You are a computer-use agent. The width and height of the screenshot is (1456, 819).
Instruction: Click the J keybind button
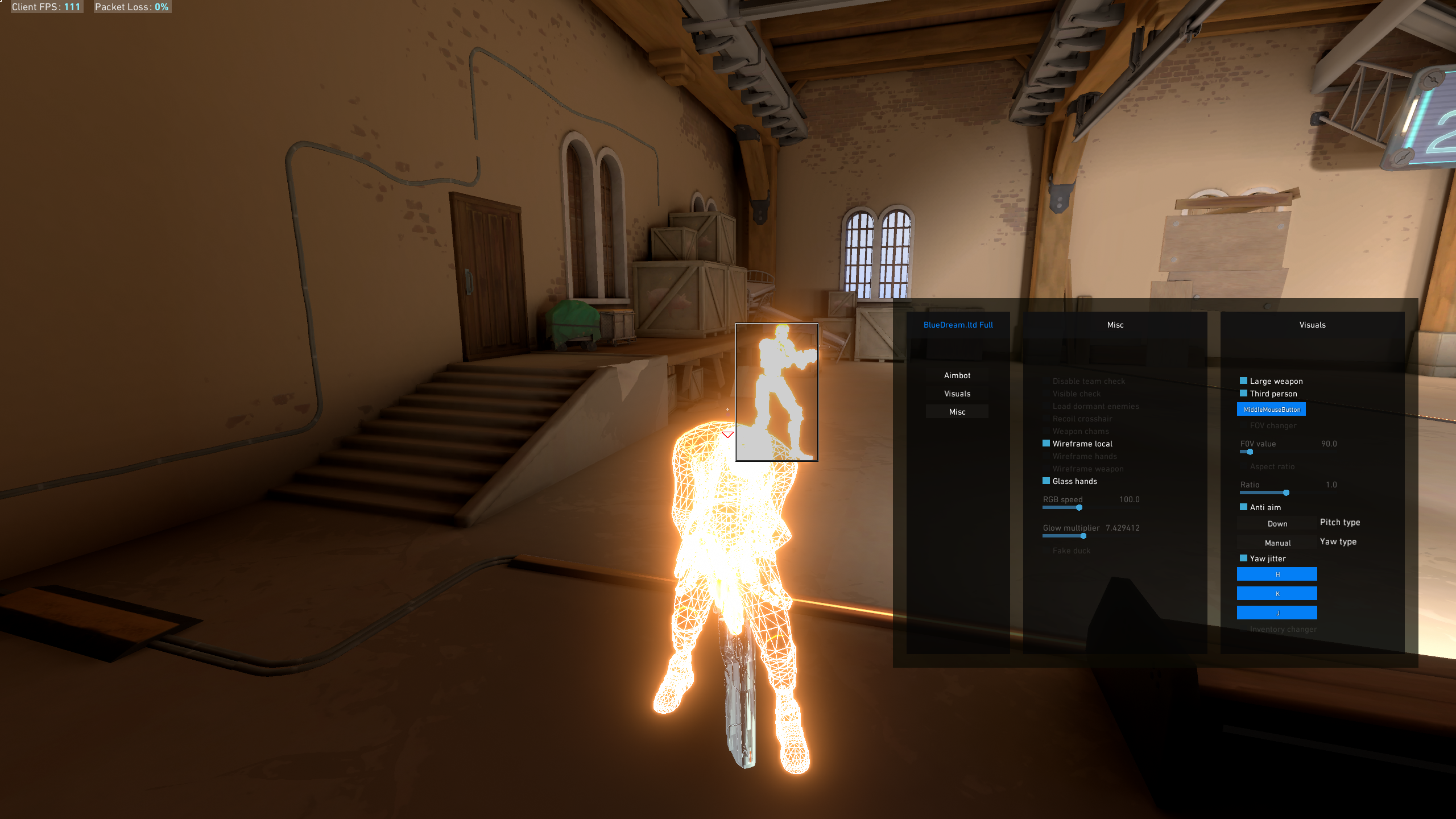tap(1277, 613)
